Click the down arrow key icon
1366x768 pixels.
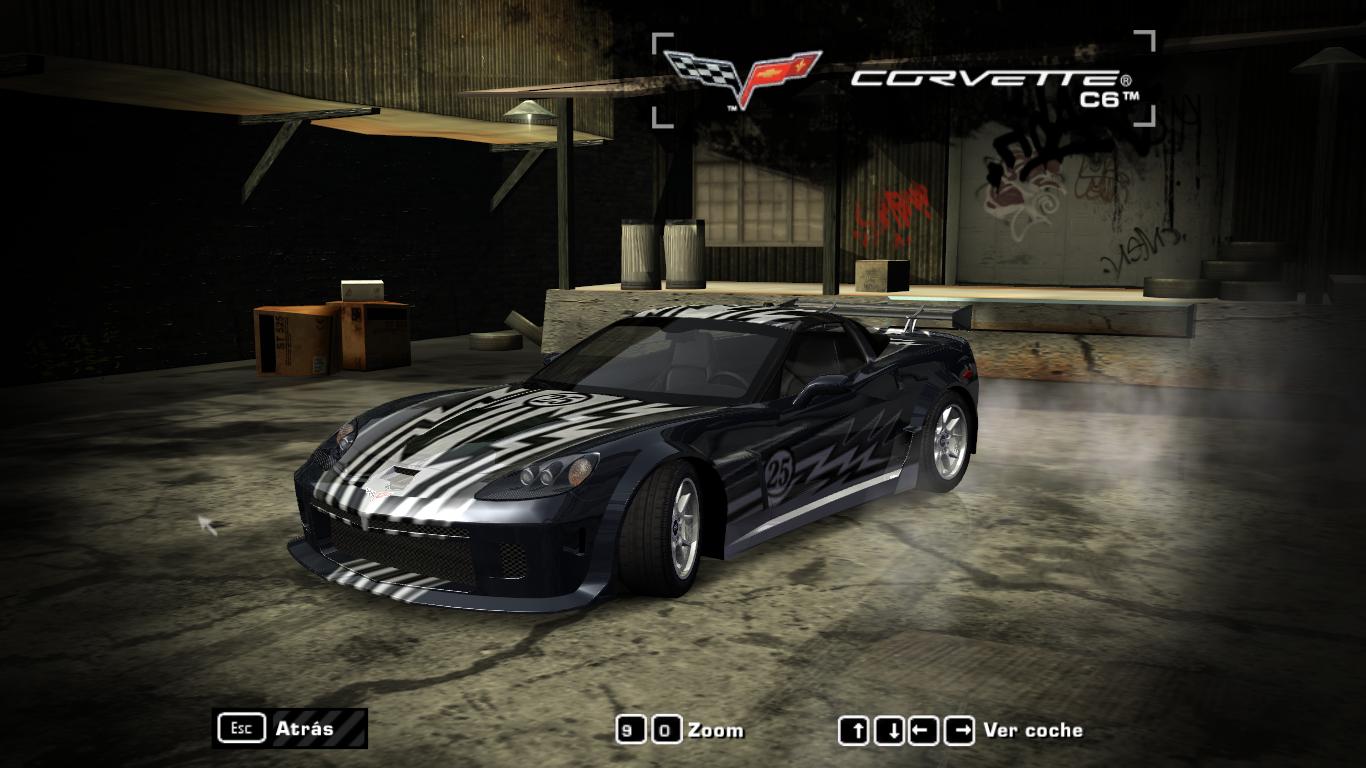point(892,730)
